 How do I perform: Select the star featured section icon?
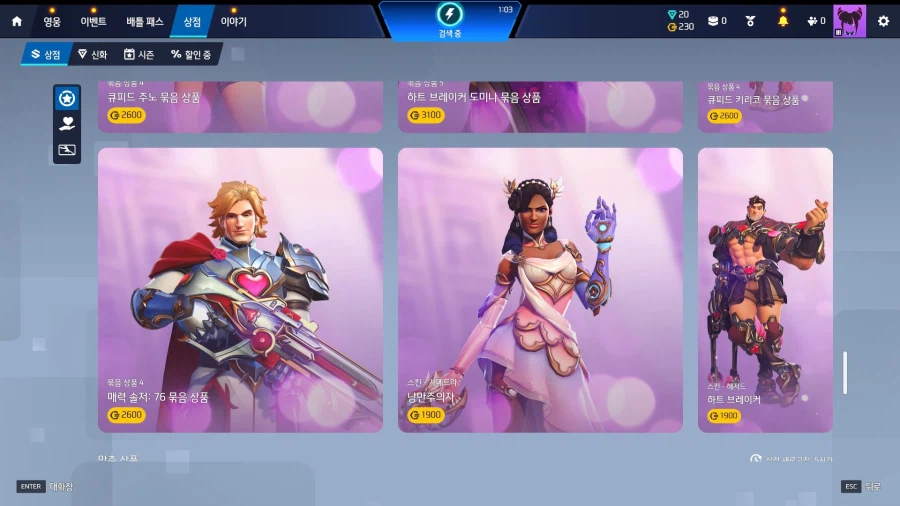67,98
